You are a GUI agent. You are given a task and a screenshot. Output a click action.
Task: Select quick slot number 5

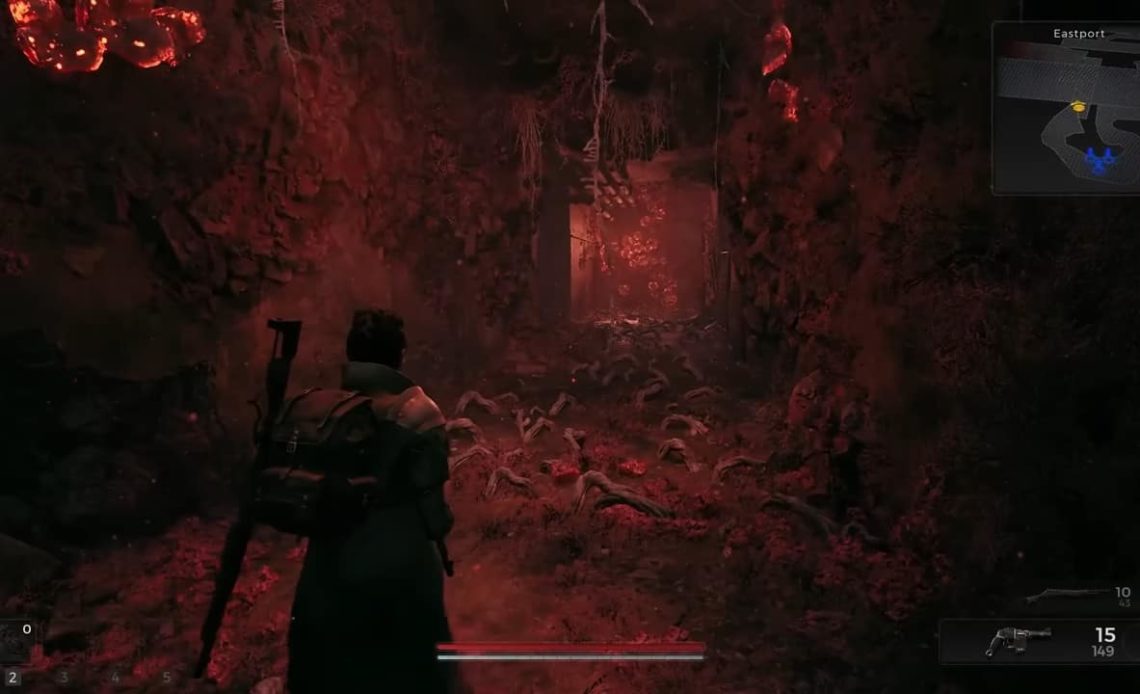[166, 678]
